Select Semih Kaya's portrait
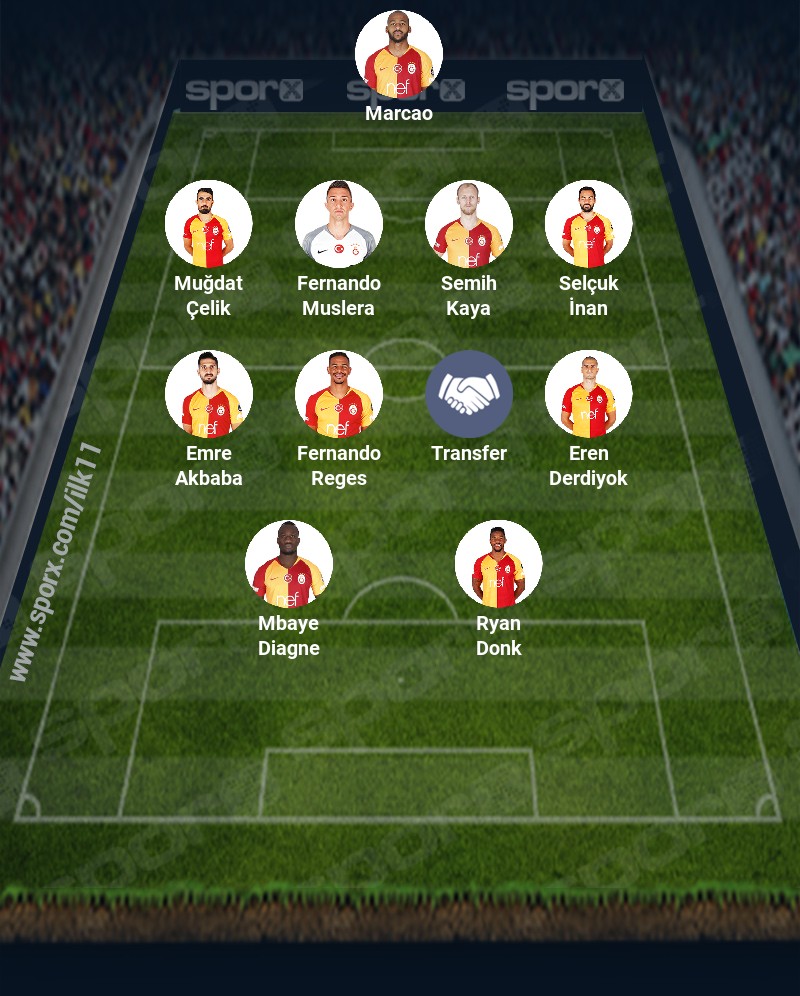800x996 pixels. pyautogui.click(x=469, y=224)
